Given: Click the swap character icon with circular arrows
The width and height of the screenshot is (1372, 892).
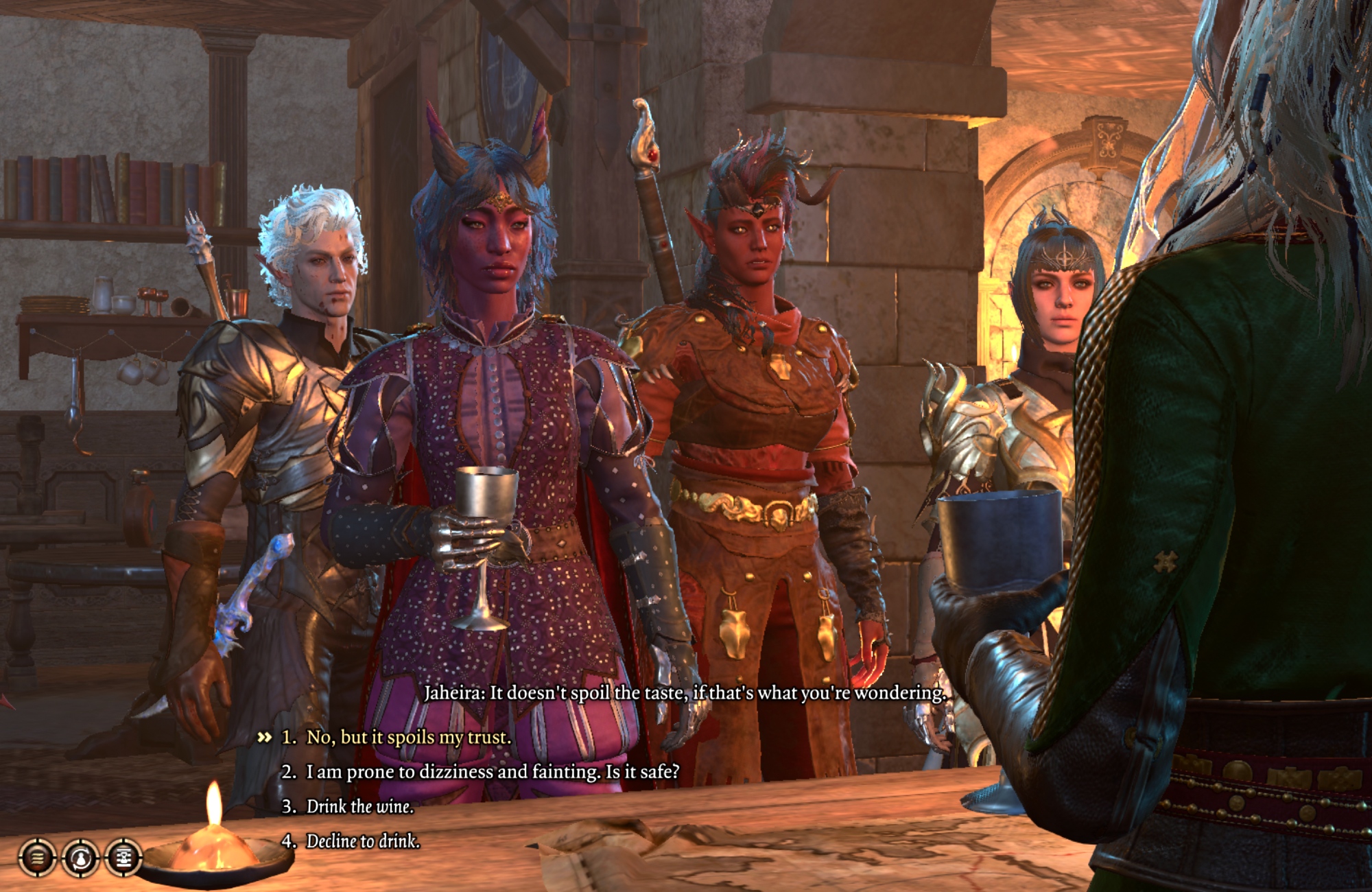Looking at the screenshot, I should click(80, 858).
